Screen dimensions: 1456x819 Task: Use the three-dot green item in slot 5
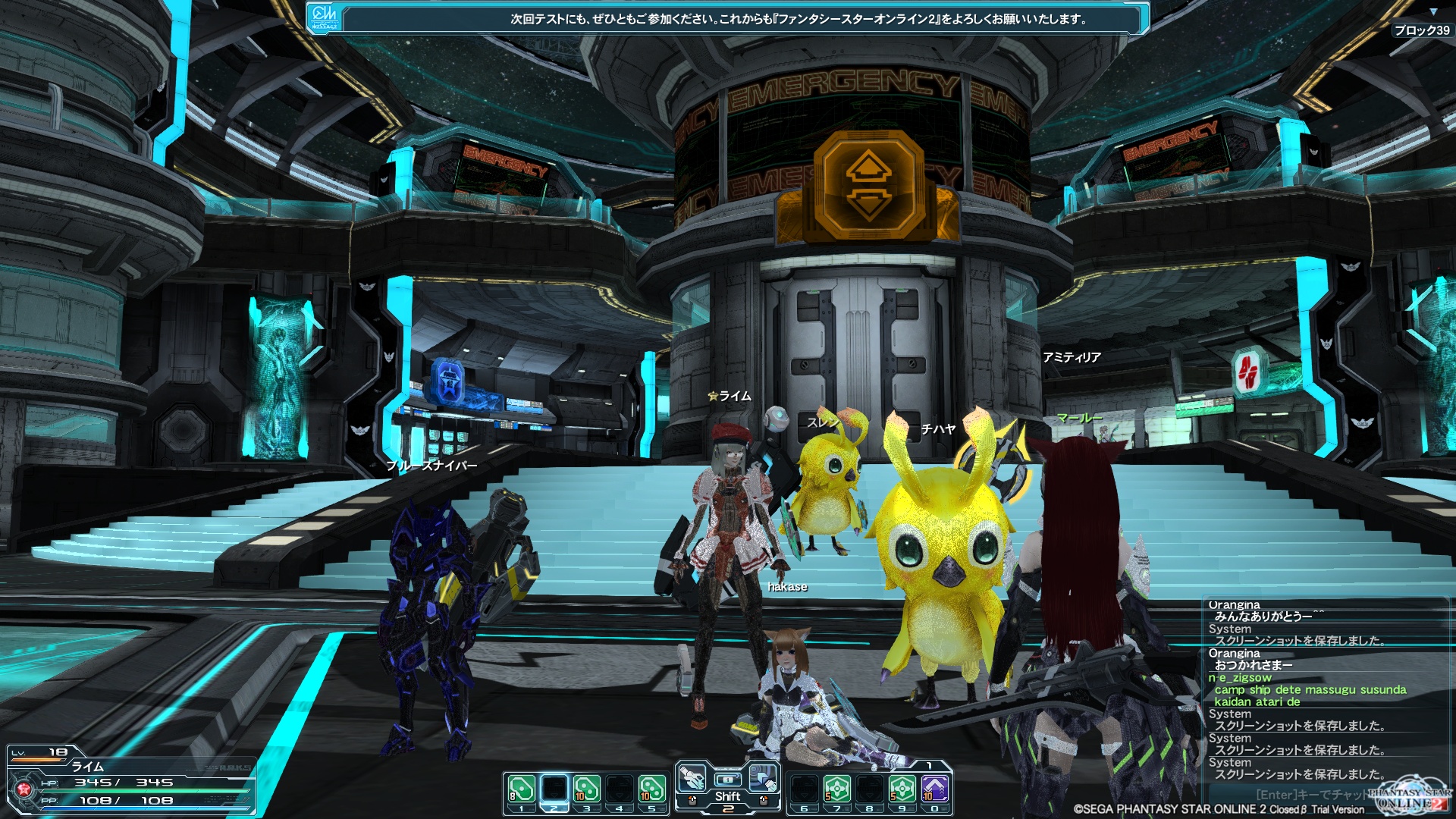tap(651, 789)
